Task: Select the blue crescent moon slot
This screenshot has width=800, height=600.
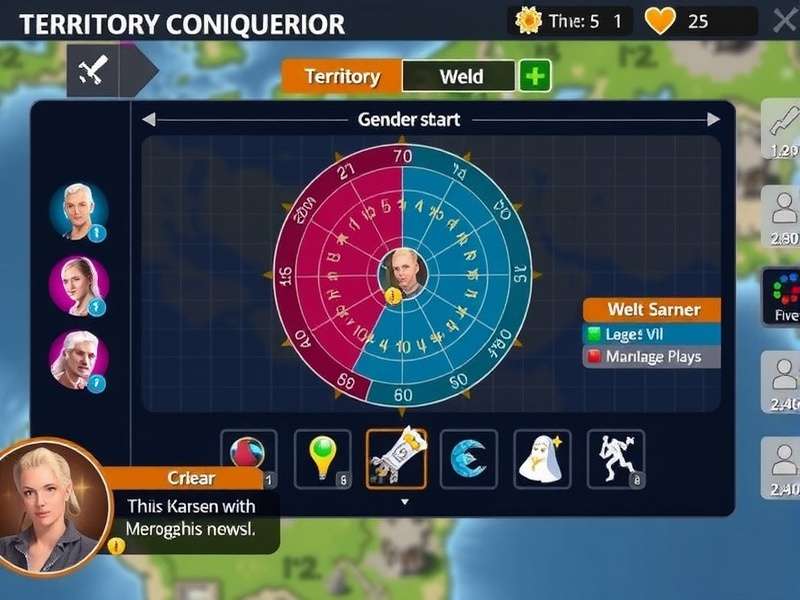Action: [x=469, y=459]
